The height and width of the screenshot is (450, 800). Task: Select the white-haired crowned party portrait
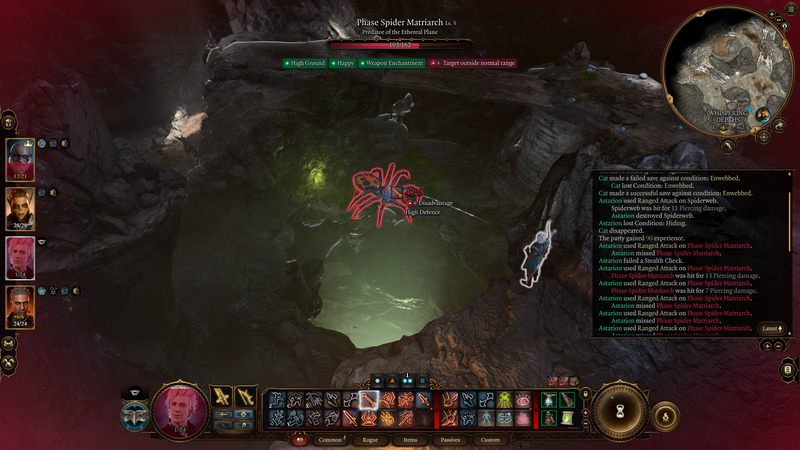coord(20,157)
